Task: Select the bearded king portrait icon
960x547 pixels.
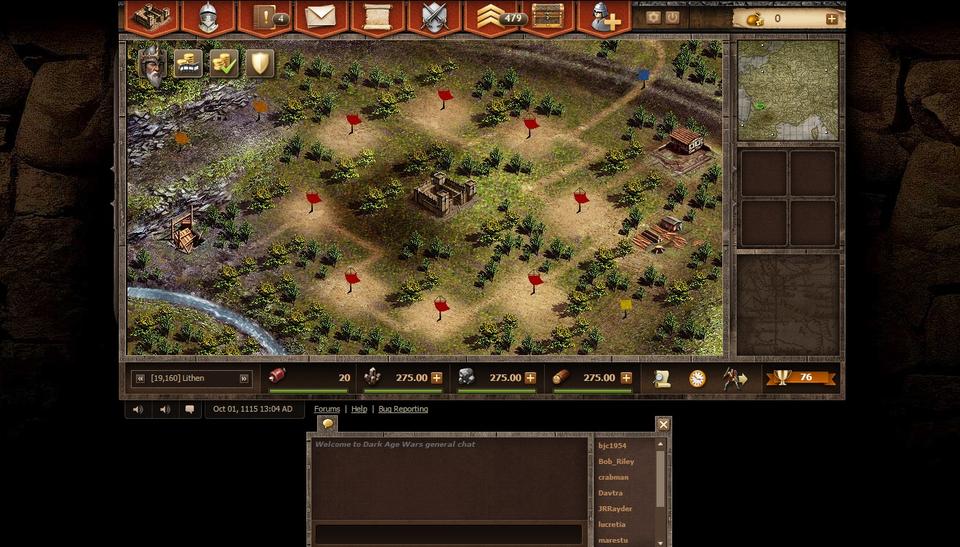Action: (152, 66)
